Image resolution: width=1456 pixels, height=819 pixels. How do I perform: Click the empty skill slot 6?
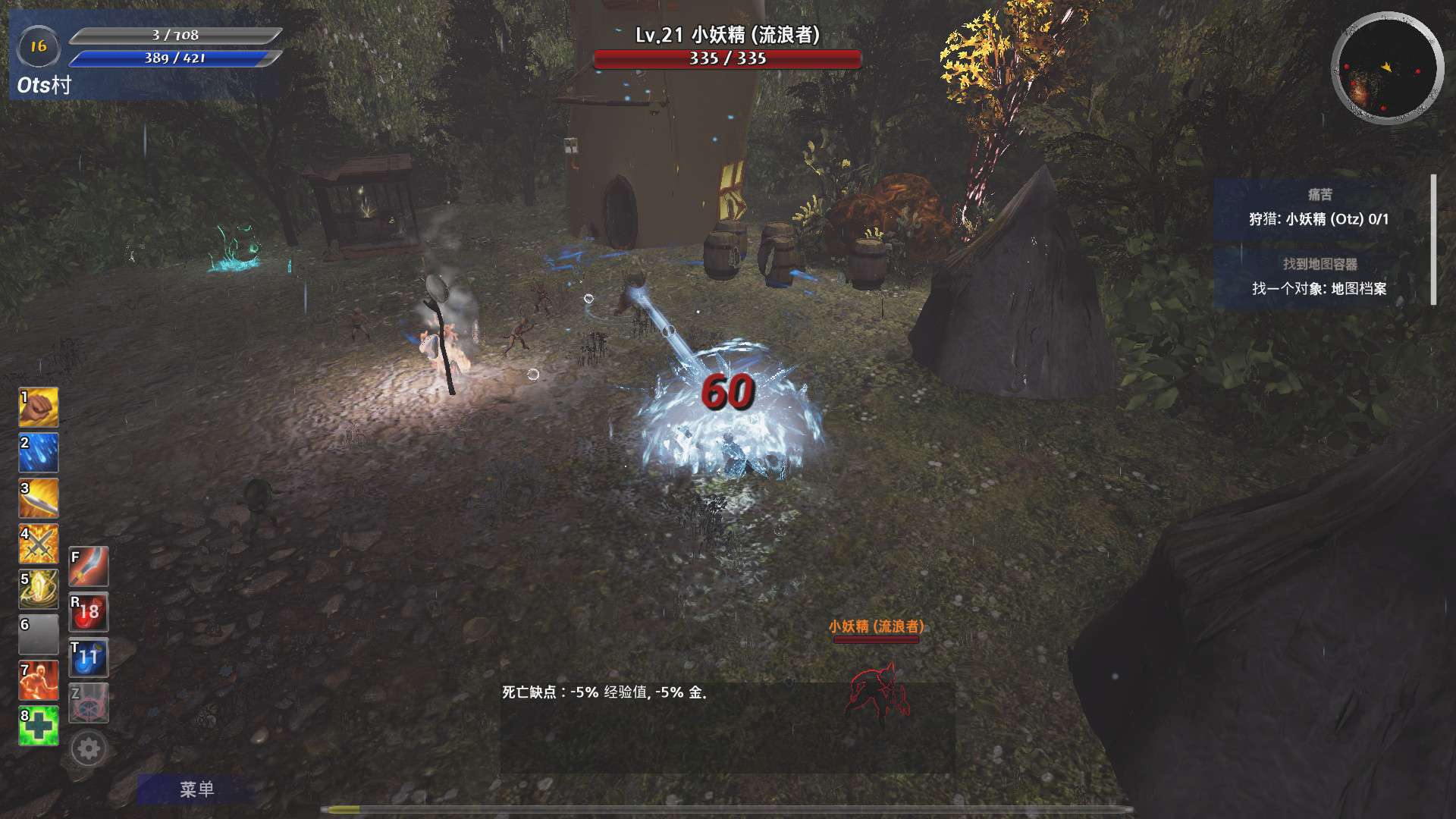click(38, 635)
